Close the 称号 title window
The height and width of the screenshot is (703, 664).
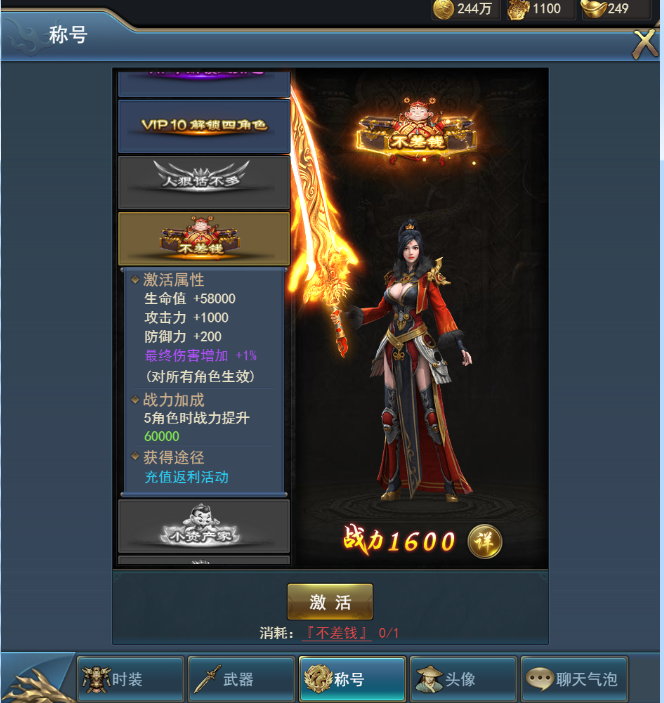644,43
